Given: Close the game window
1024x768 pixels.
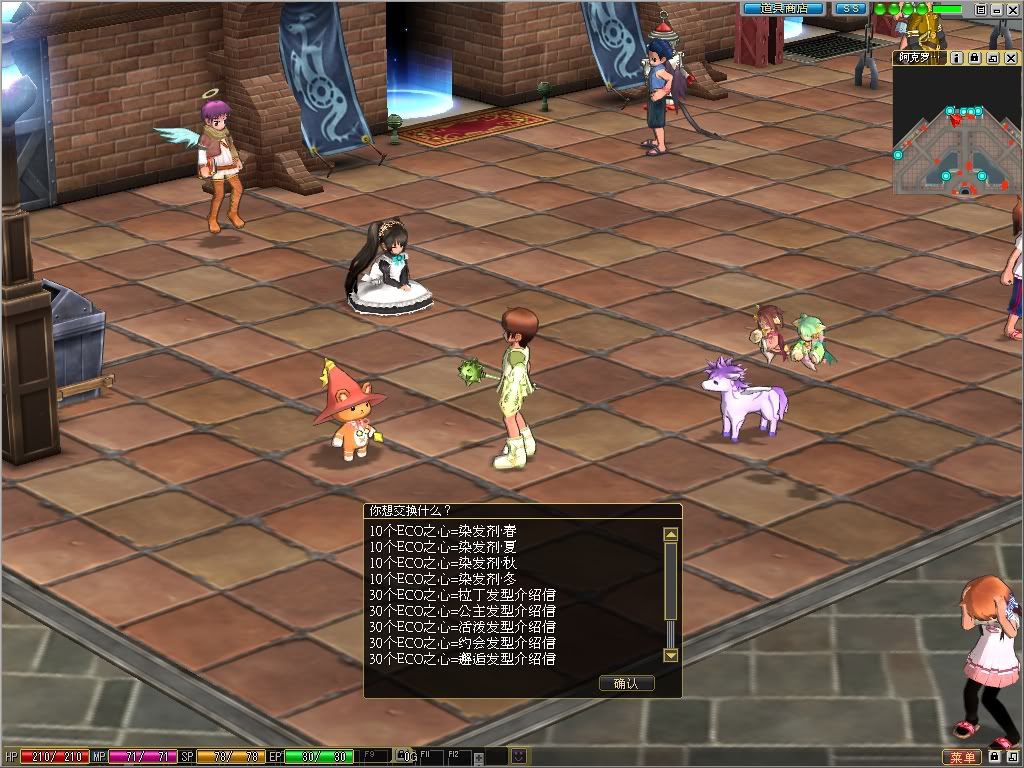Looking at the screenshot, I should tap(1014, 9).
